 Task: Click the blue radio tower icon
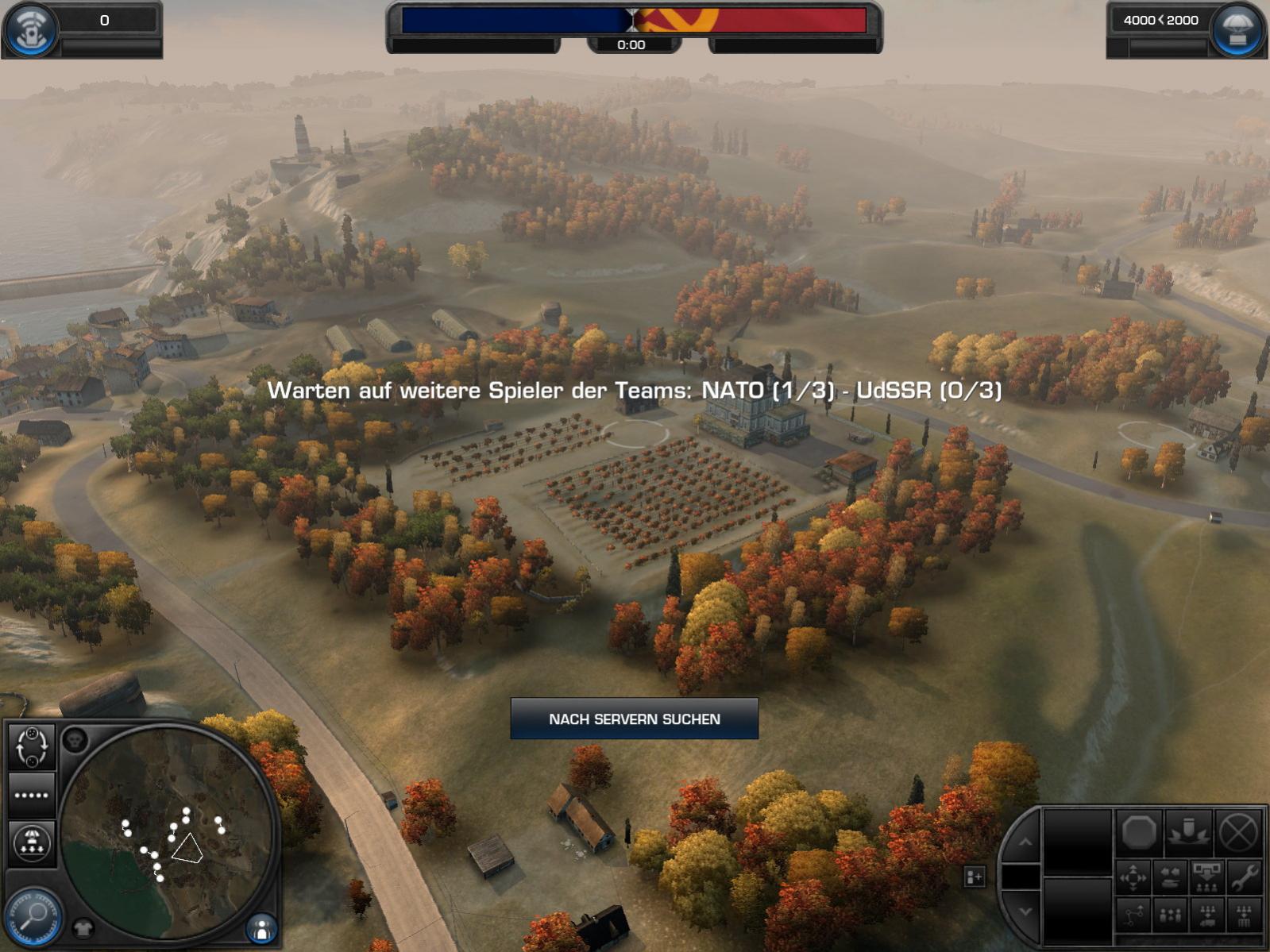pyautogui.click(x=32, y=30)
